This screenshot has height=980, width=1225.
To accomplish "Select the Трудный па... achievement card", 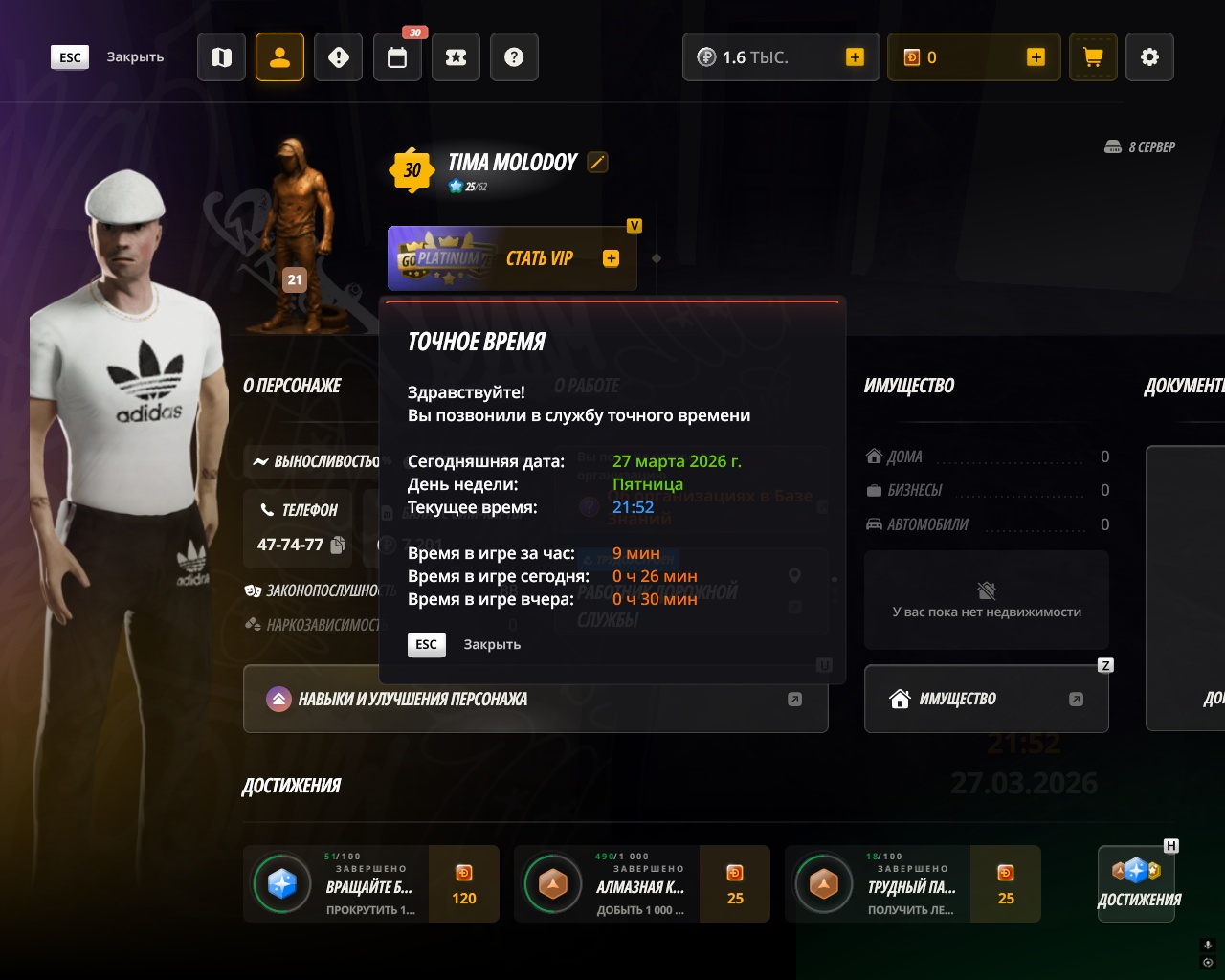I will (x=912, y=883).
